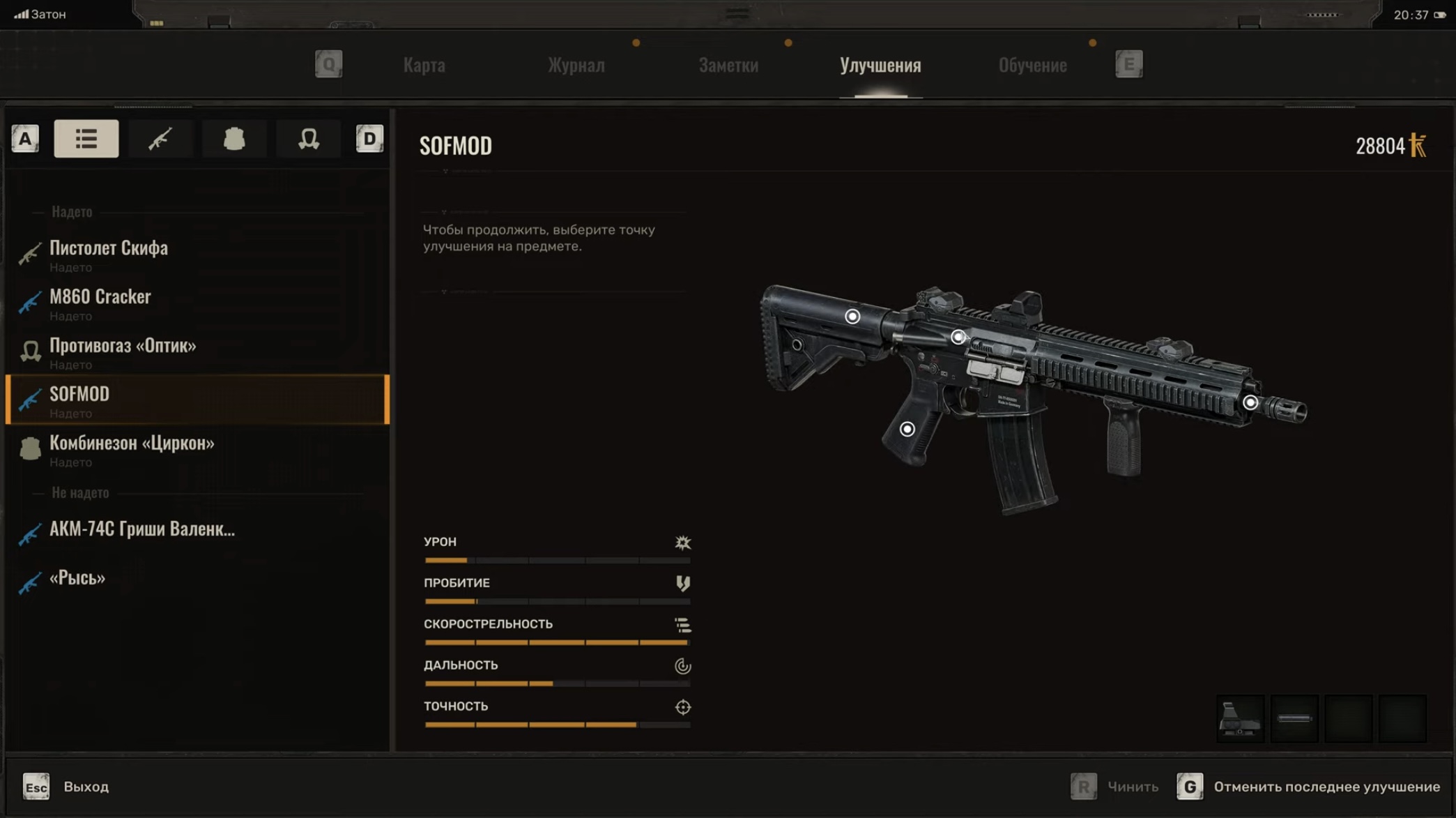Select the Улучшения tab

coord(880,65)
